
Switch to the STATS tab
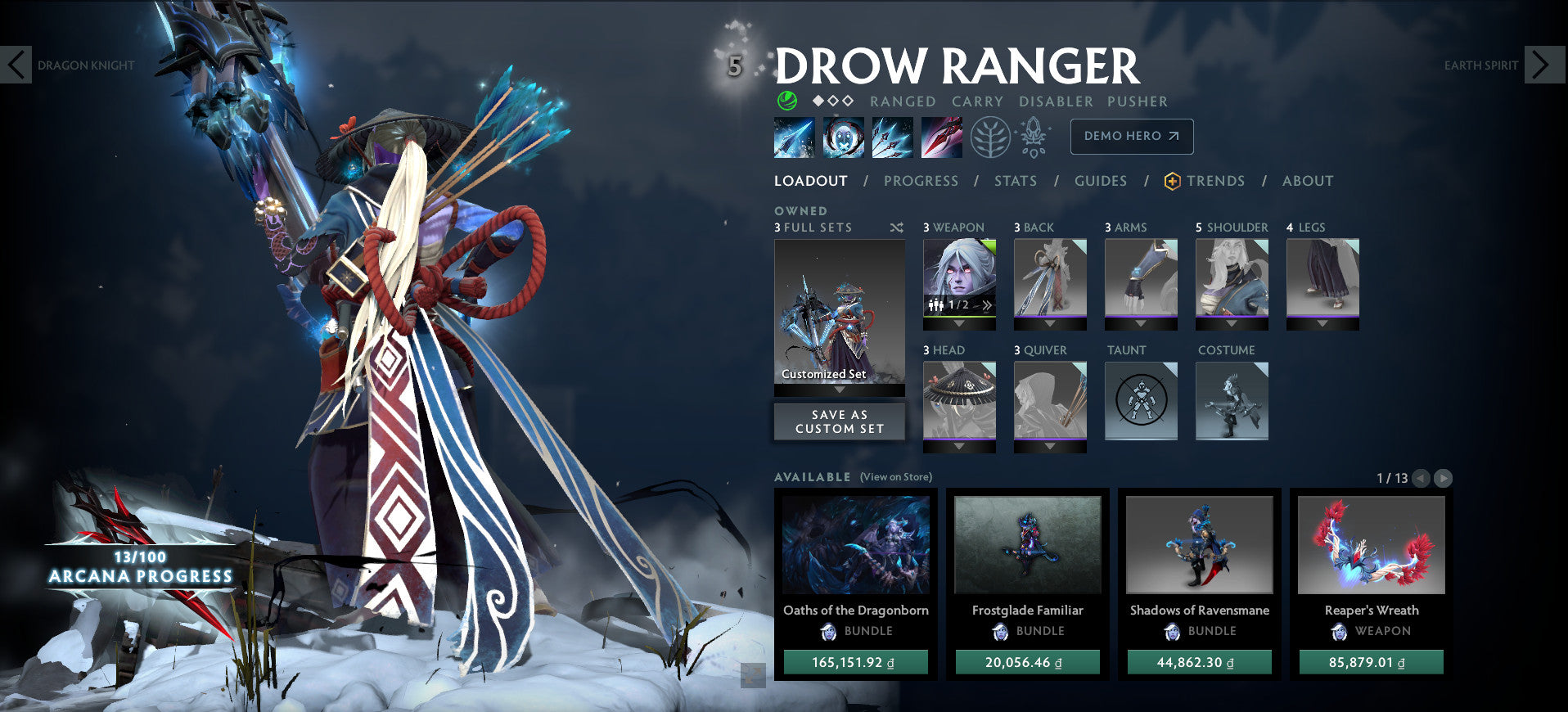click(x=1016, y=181)
